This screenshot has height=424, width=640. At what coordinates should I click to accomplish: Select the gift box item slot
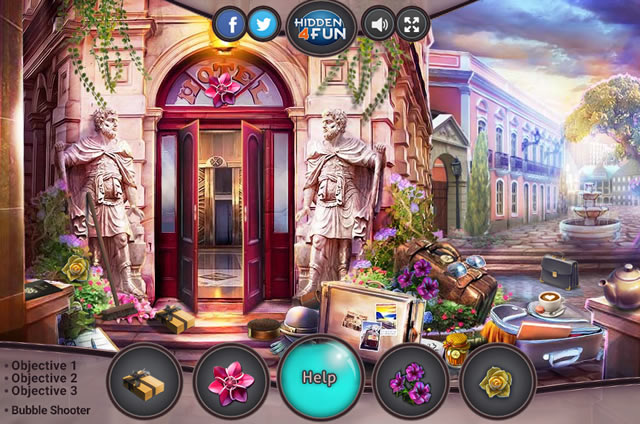[x=144, y=381]
